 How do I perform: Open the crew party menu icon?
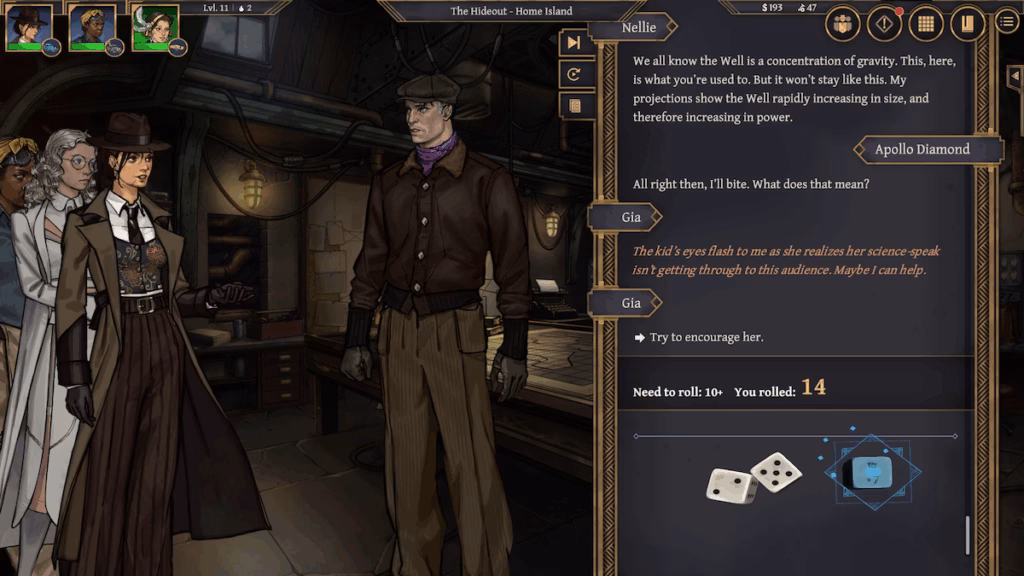[844, 24]
